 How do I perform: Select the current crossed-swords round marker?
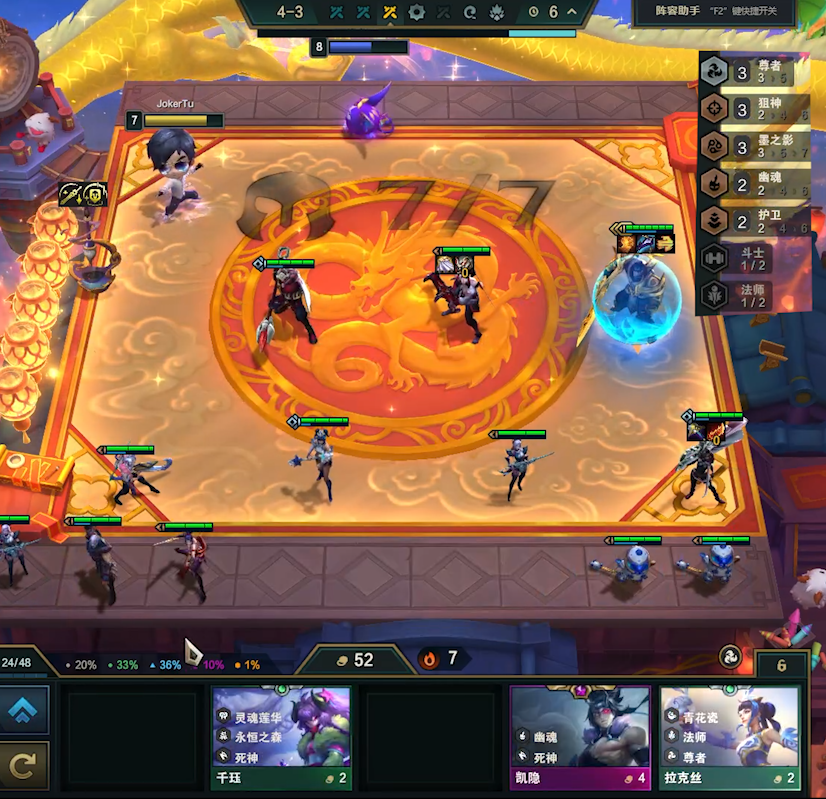tap(391, 12)
